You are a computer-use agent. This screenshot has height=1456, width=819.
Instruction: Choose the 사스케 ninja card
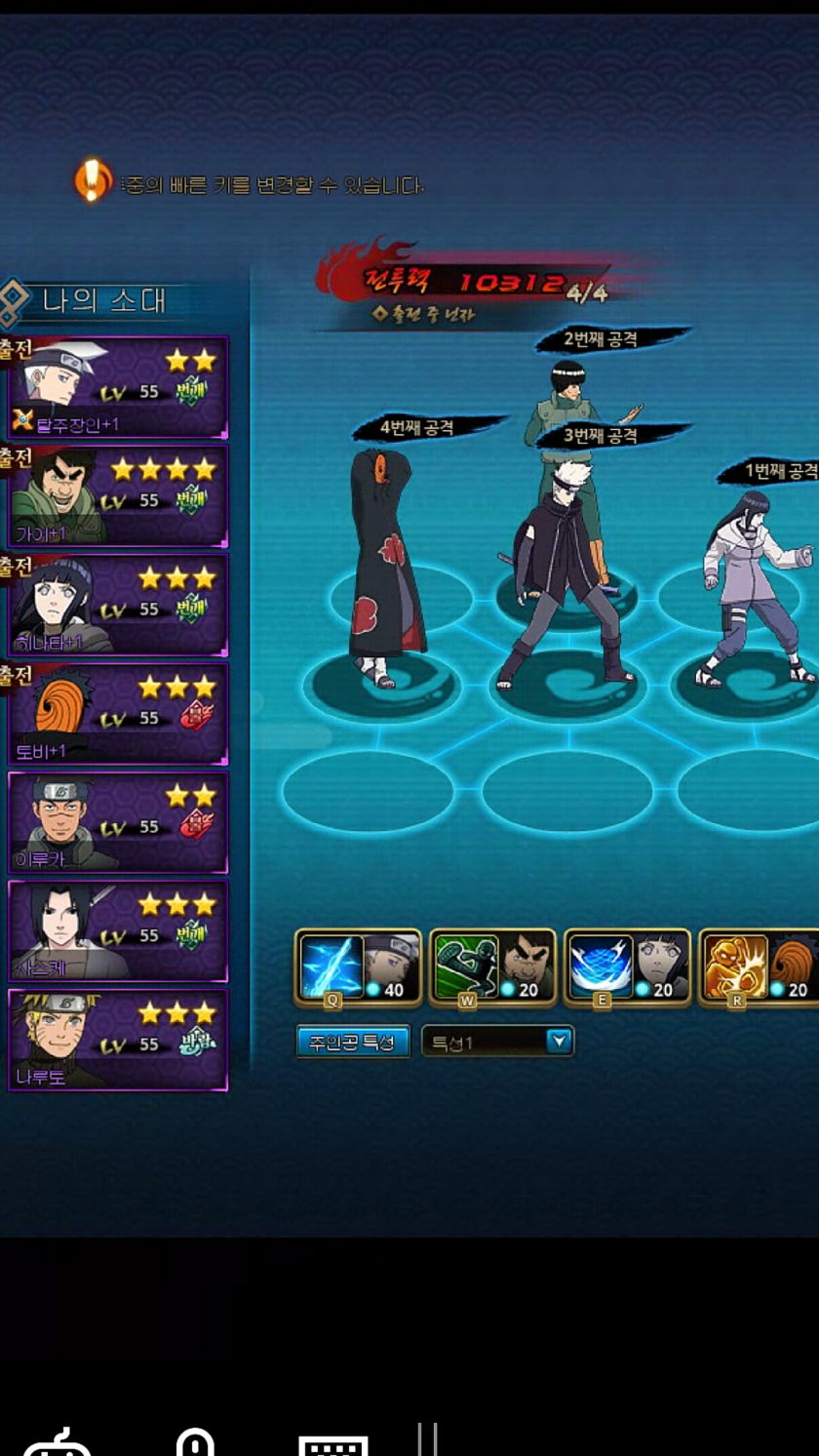click(x=118, y=932)
